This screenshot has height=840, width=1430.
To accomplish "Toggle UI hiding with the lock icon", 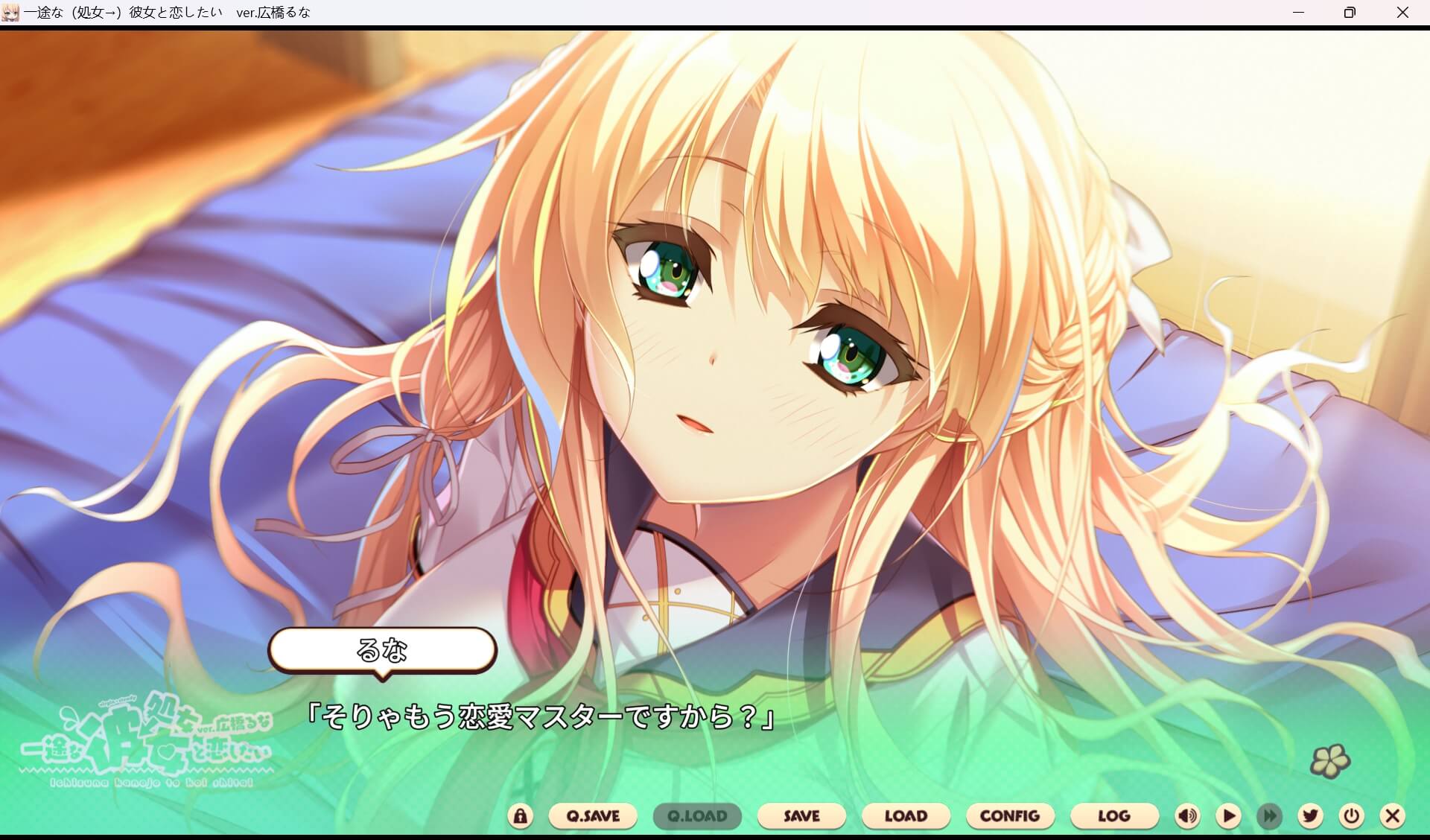I will click(x=521, y=815).
